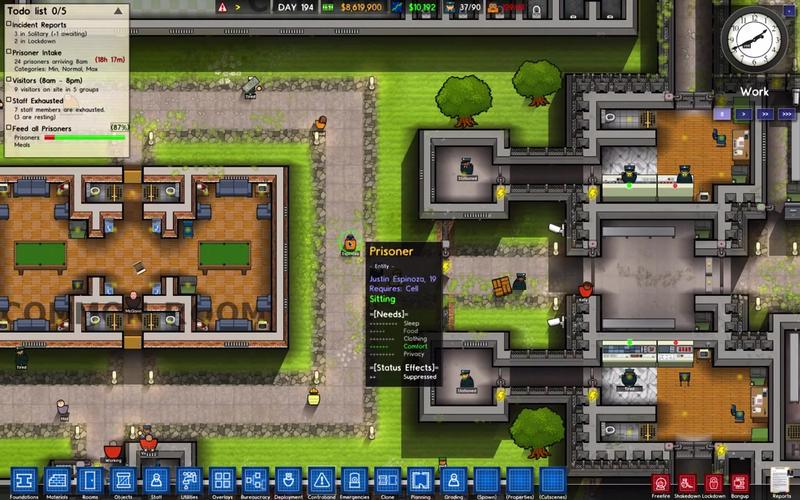Open the Materials menu
Image resolution: width=800 pixels, height=500 pixels.
57,480
